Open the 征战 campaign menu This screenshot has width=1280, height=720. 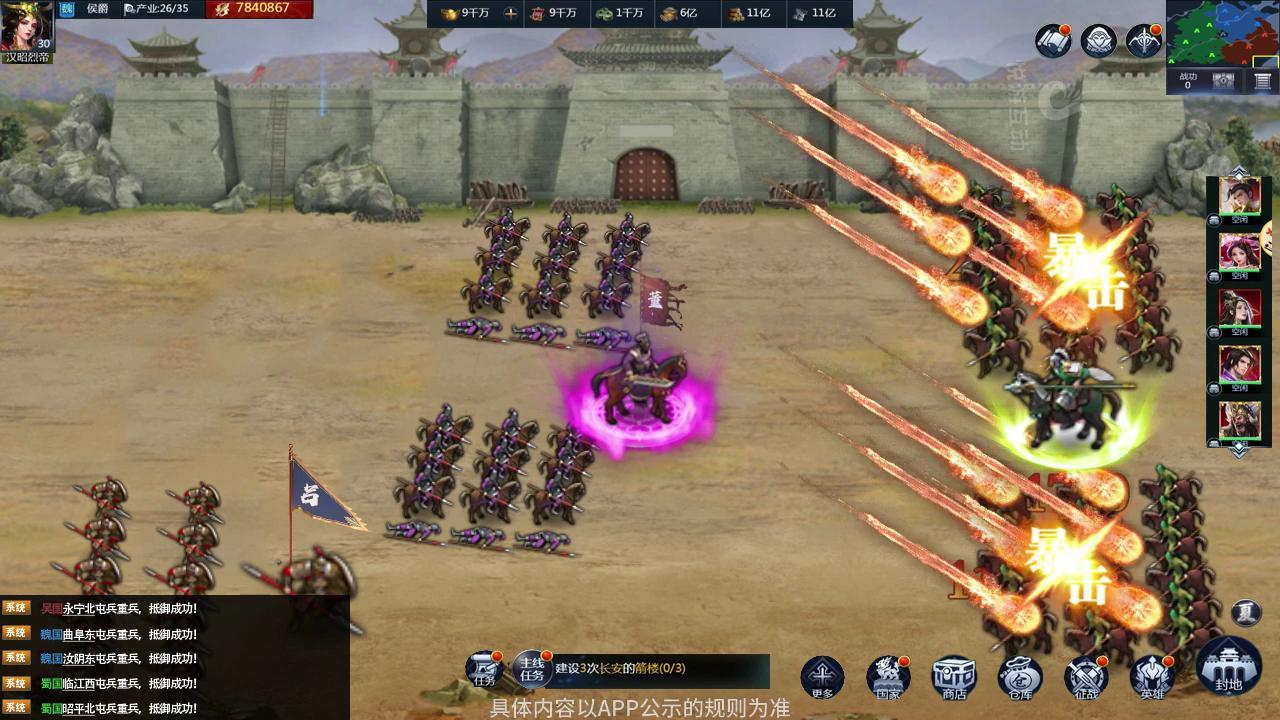1086,676
